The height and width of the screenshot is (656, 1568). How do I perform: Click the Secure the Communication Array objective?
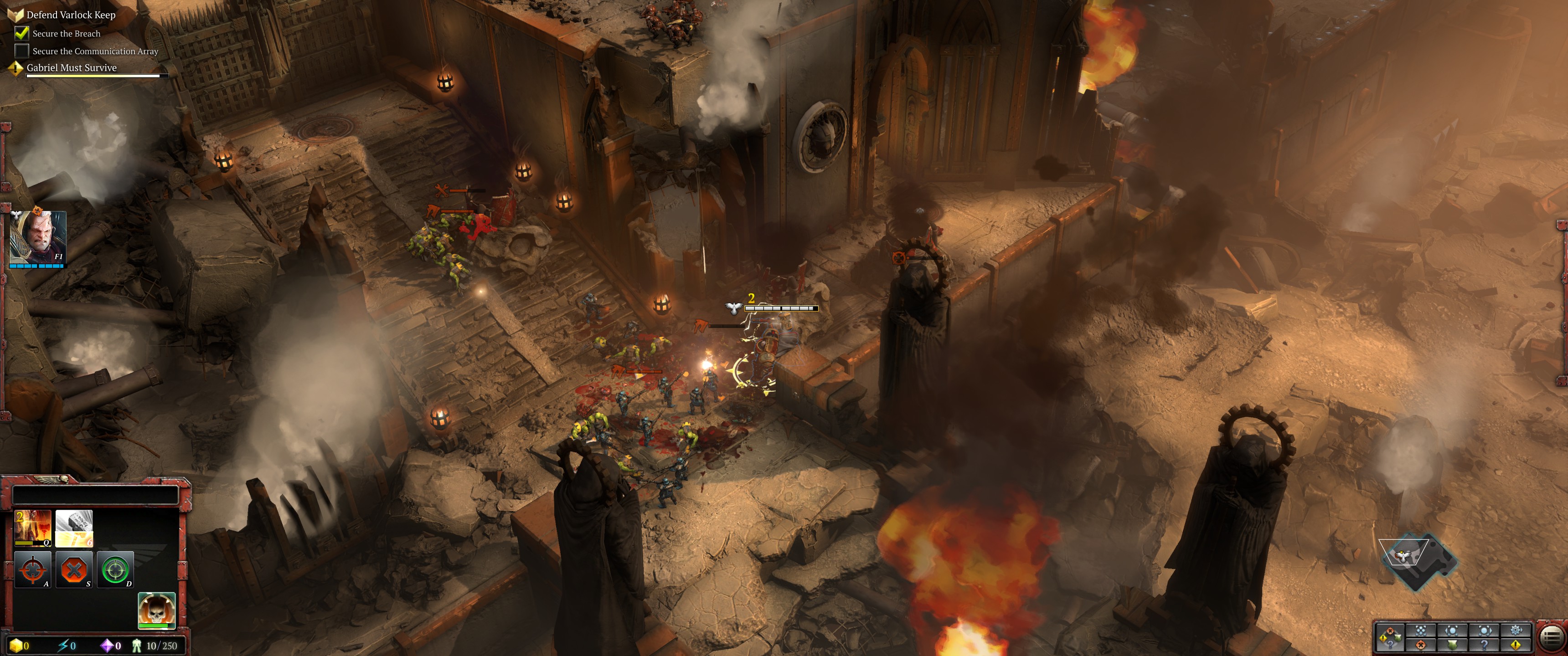[95, 51]
